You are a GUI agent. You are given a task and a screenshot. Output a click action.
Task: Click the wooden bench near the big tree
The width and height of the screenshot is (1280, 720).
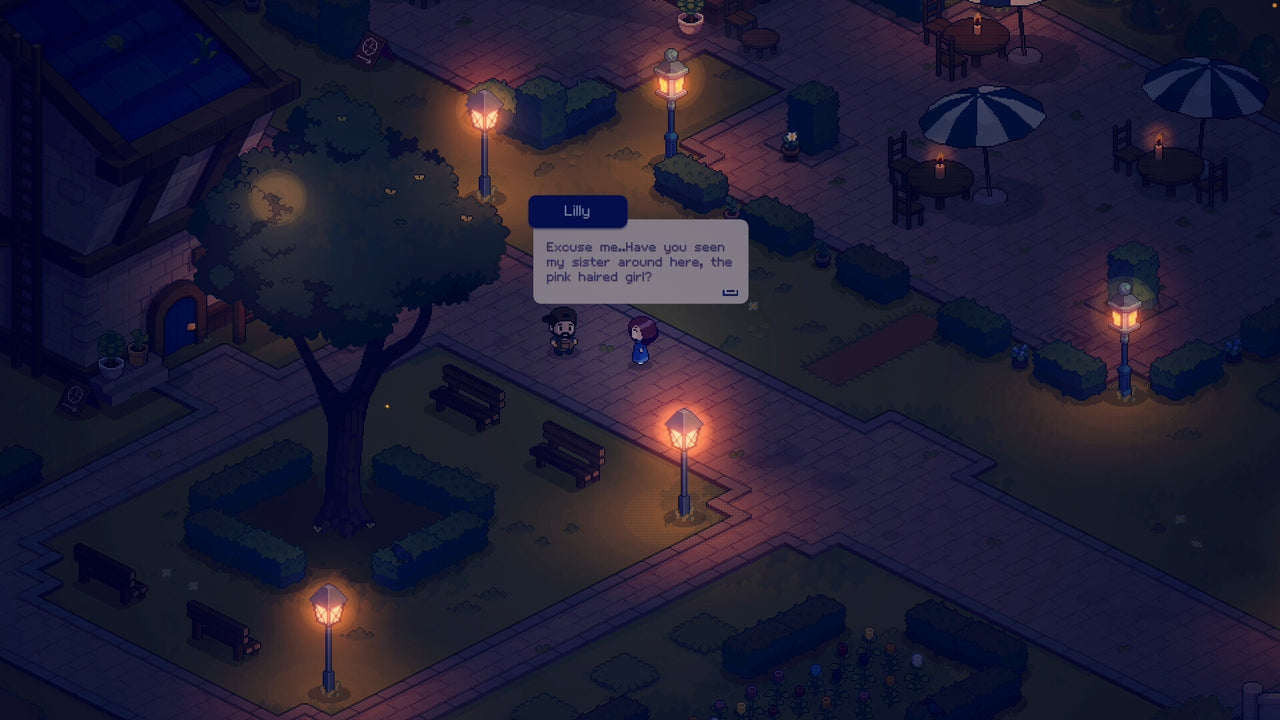[467, 398]
